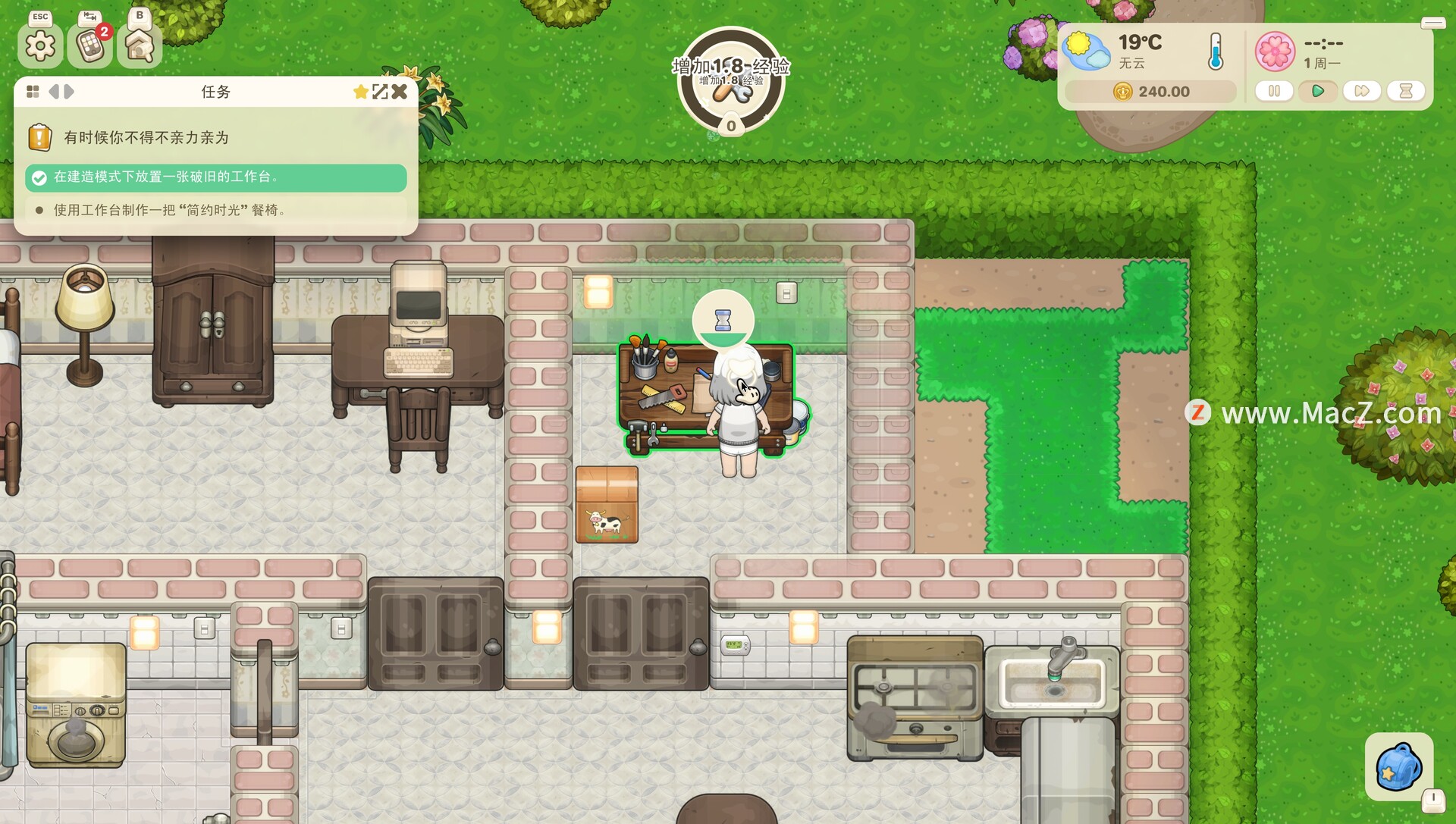Open the phone with notification badge
This screenshot has width=1456, height=824.
click(90, 46)
